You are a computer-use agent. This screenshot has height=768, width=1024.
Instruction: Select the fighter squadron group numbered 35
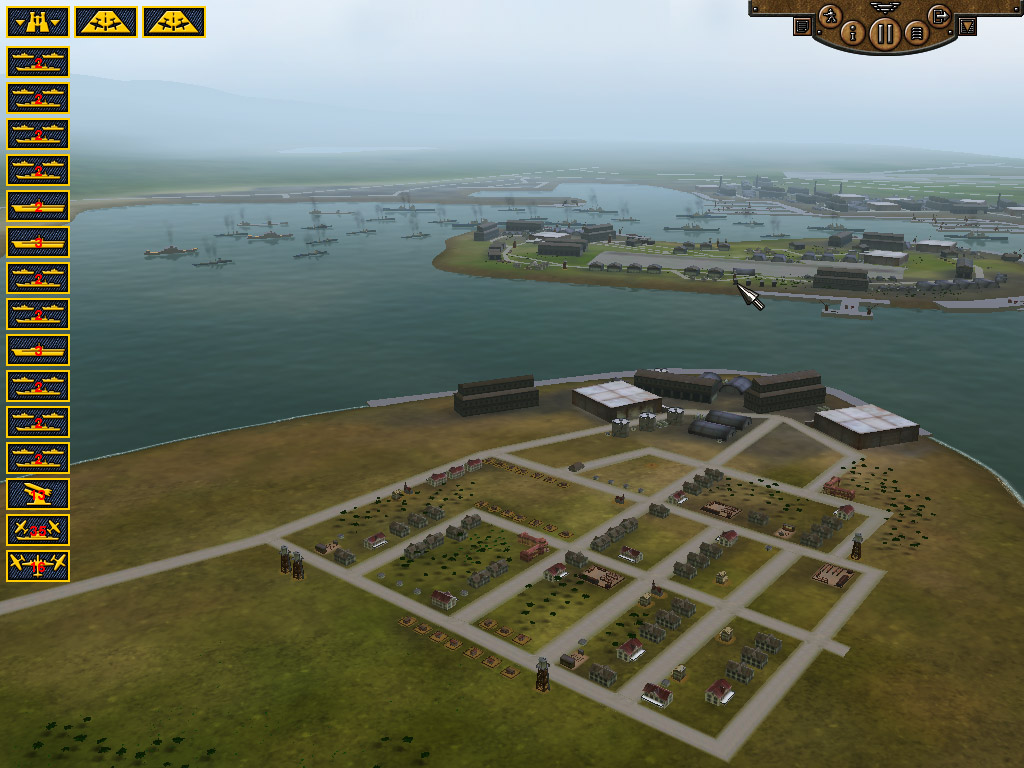point(38,529)
